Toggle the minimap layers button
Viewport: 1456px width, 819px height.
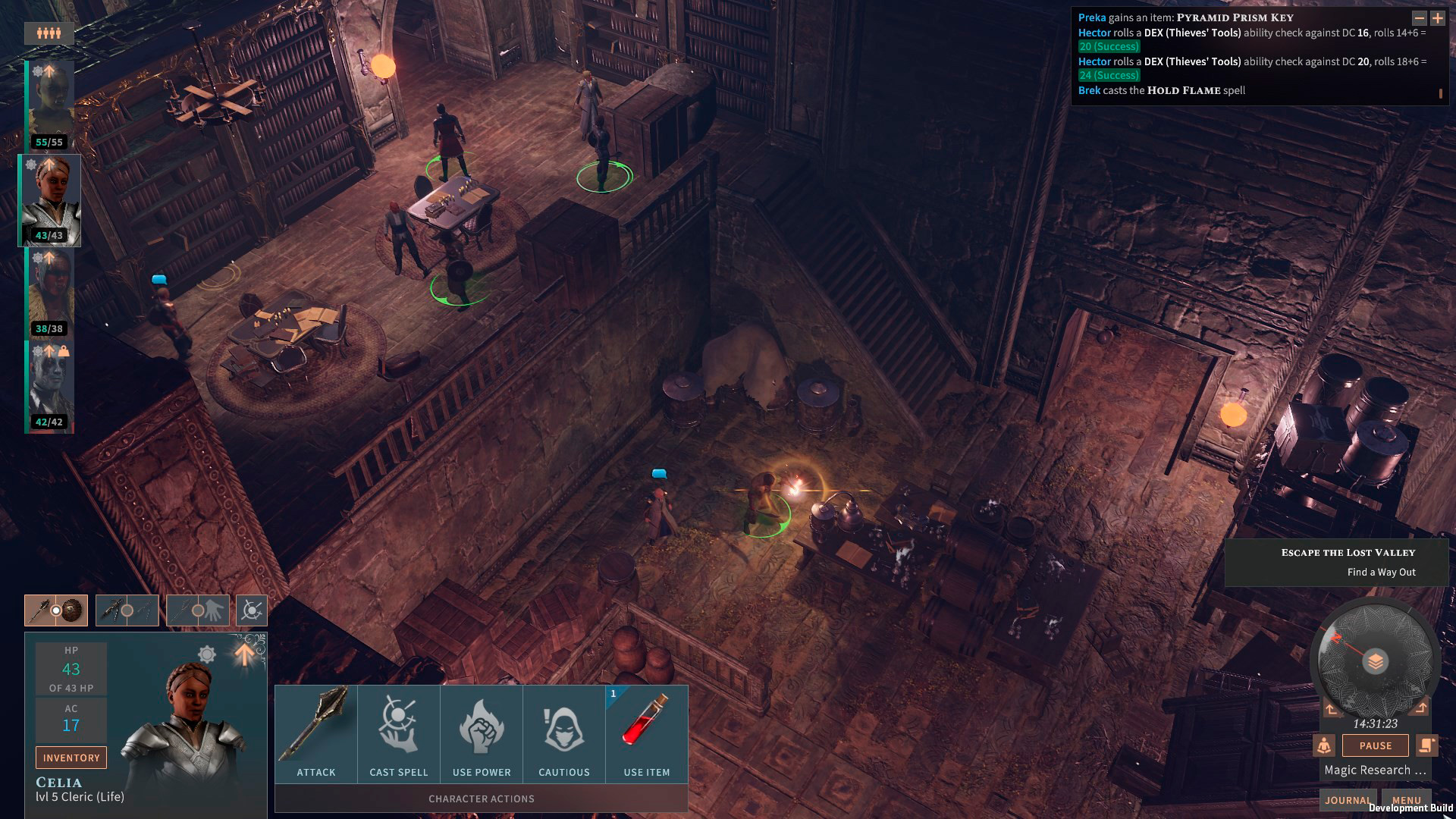tap(1375, 661)
